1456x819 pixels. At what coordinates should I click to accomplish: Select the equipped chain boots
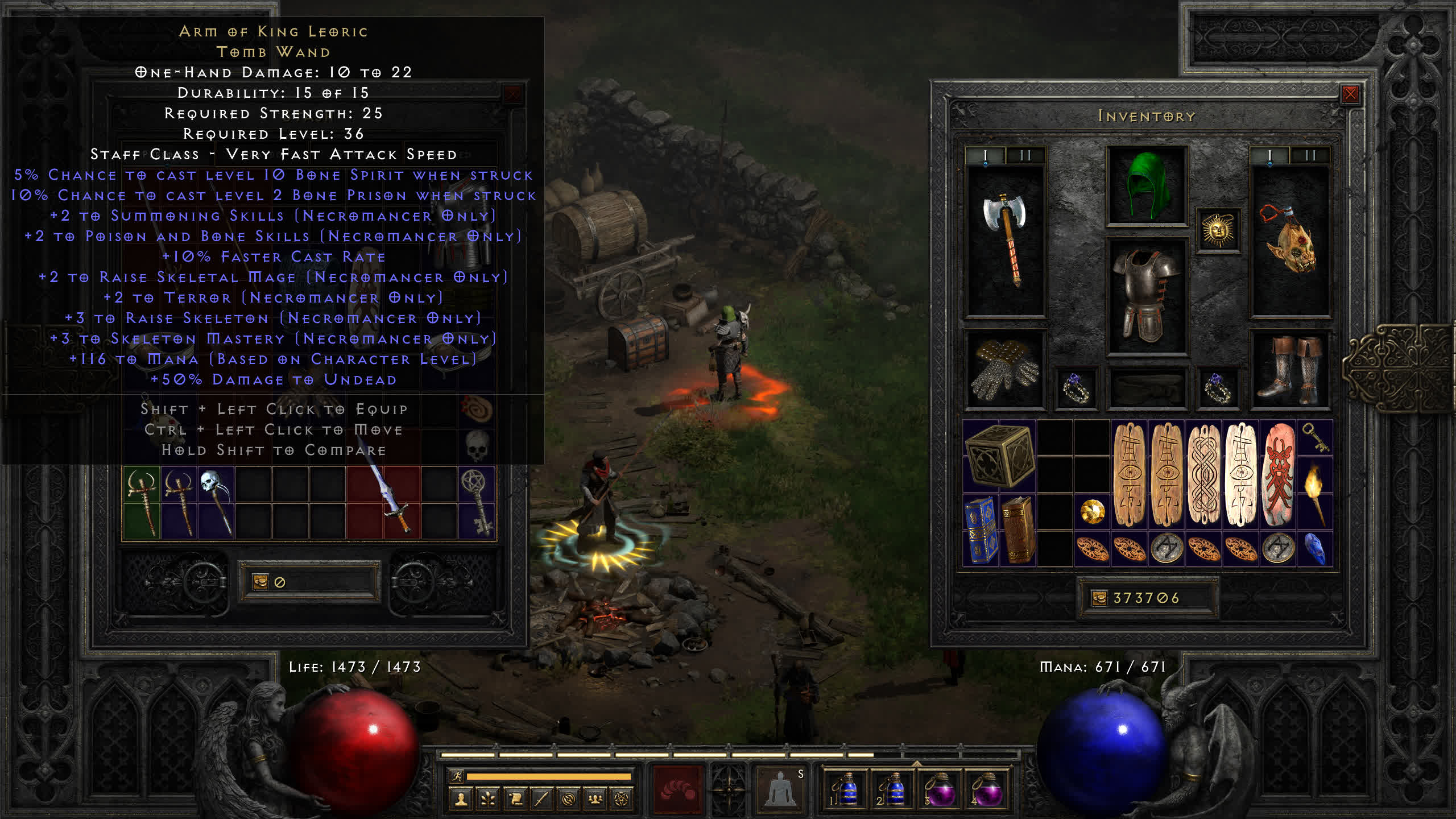point(1290,370)
